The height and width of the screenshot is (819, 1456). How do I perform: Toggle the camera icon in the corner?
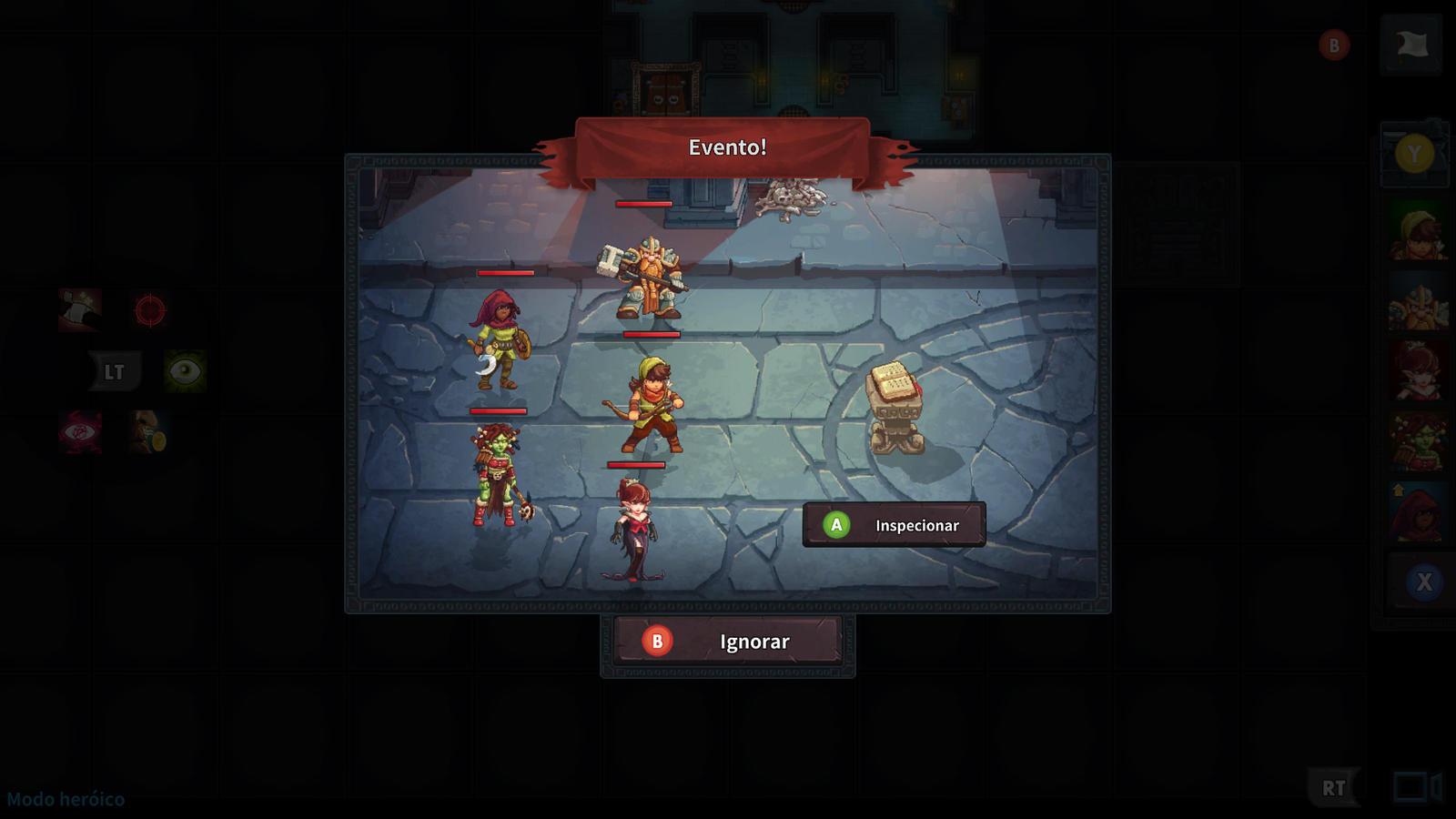[x=1417, y=786]
